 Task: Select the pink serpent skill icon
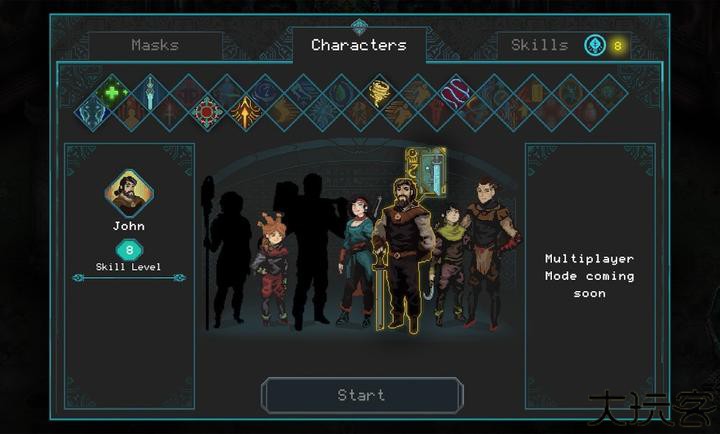click(x=455, y=93)
